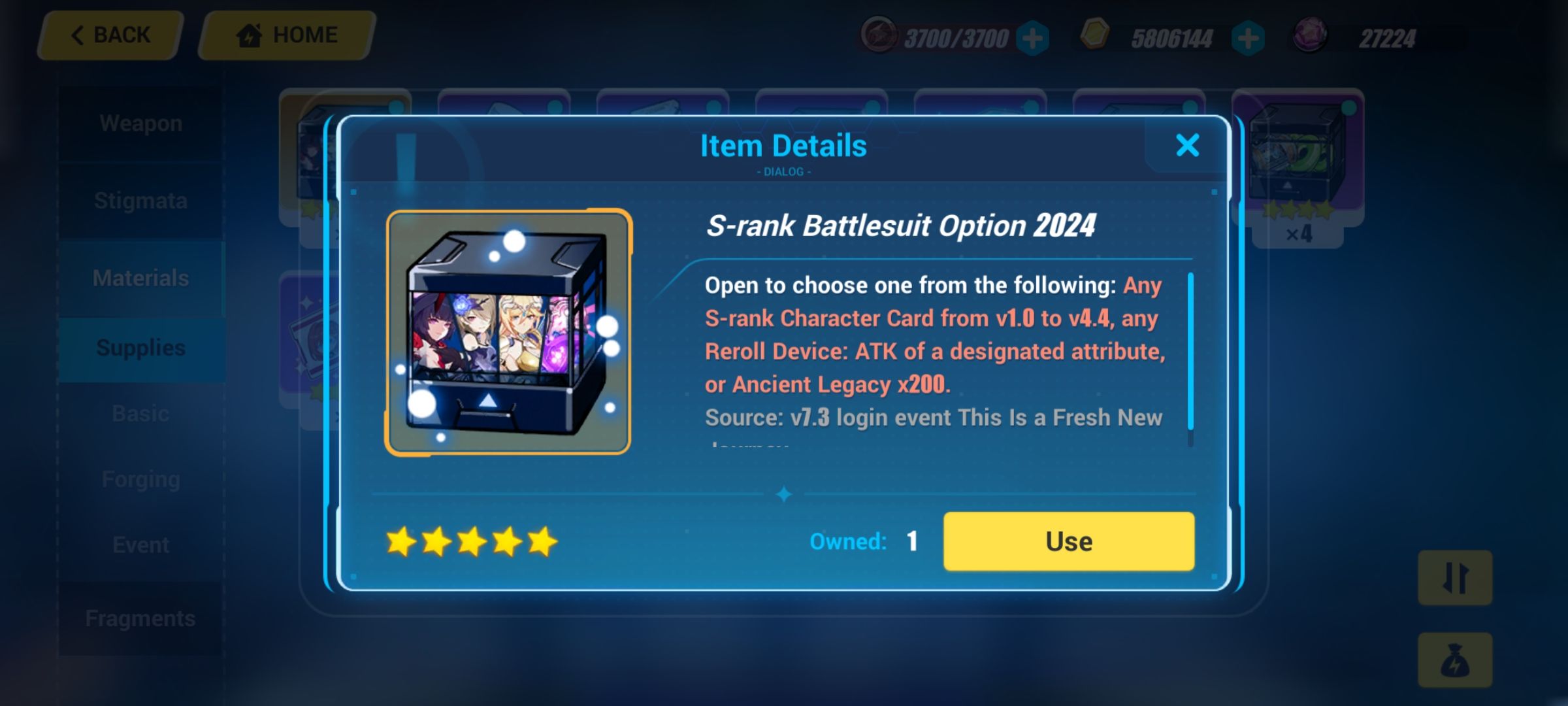1568x706 pixels.
Task: View the Supplies tab
Action: click(x=140, y=347)
